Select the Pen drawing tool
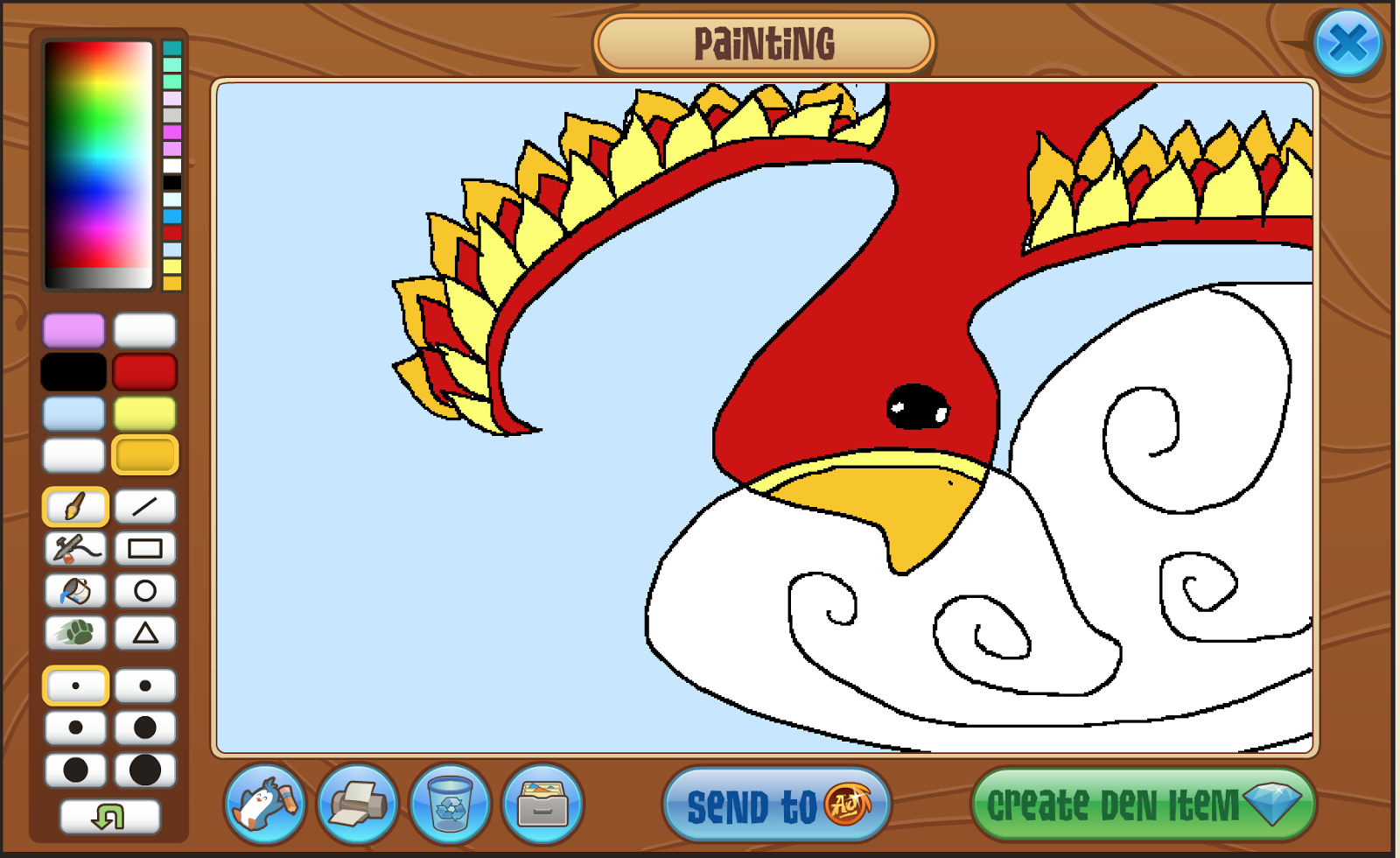Viewport: 1400px width, 858px height. tap(74, 549)
